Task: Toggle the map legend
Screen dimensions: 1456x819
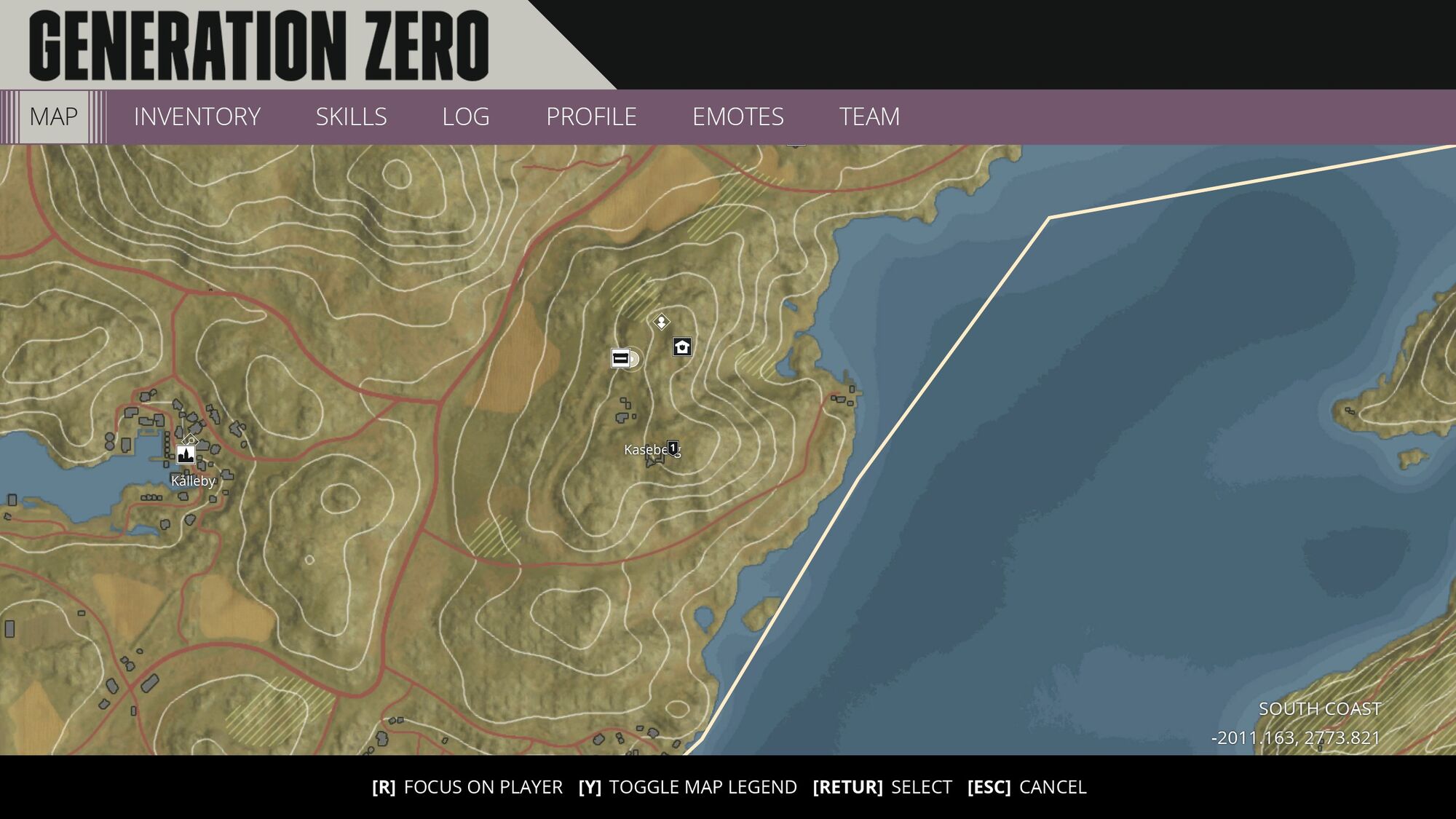Action: click(x=688, y=787)
